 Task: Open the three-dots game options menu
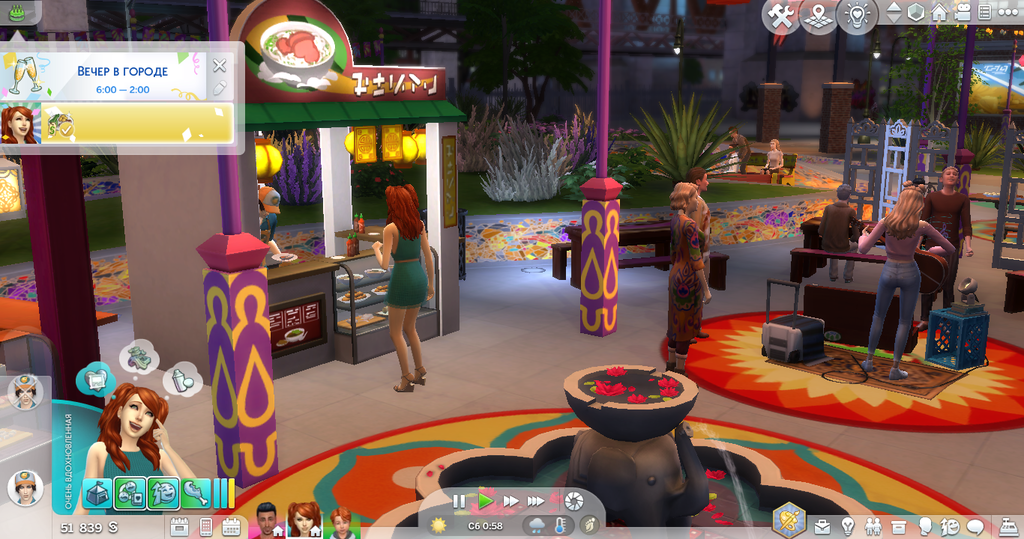tap(1009, 12)
